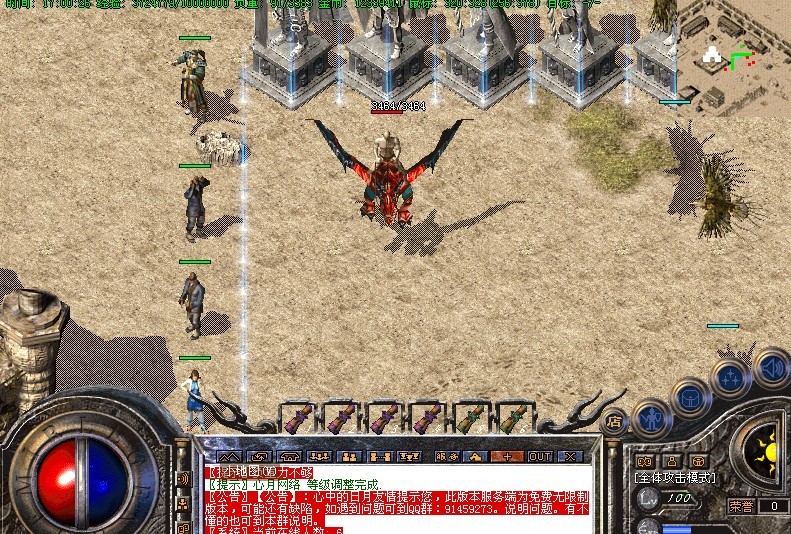This screenshot has width=791, height=534.
Task: Click the OUT button on the chat bar
Action: (540, 456)
